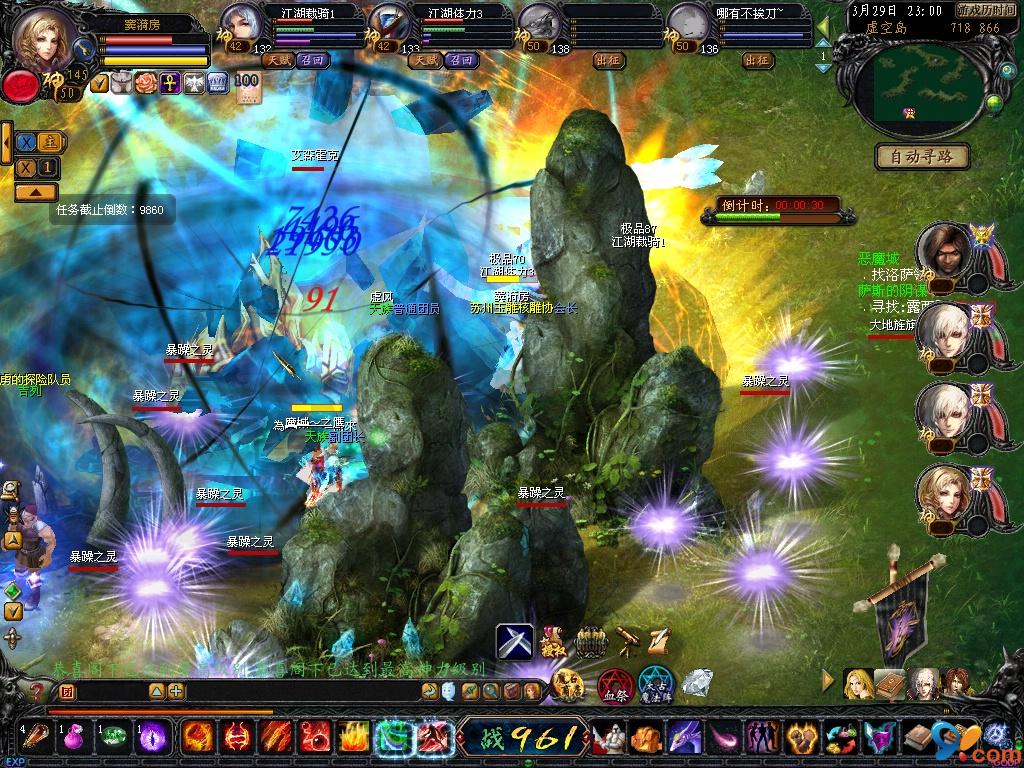Click the chat input field
This screenshot has height=768, width=1024.
110,691
